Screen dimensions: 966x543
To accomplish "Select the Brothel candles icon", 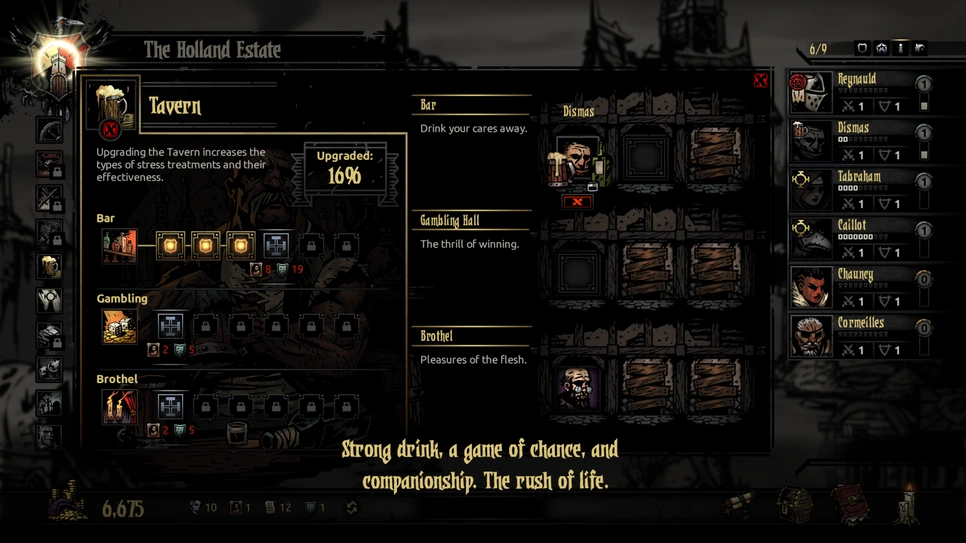I will pos(119,406).
